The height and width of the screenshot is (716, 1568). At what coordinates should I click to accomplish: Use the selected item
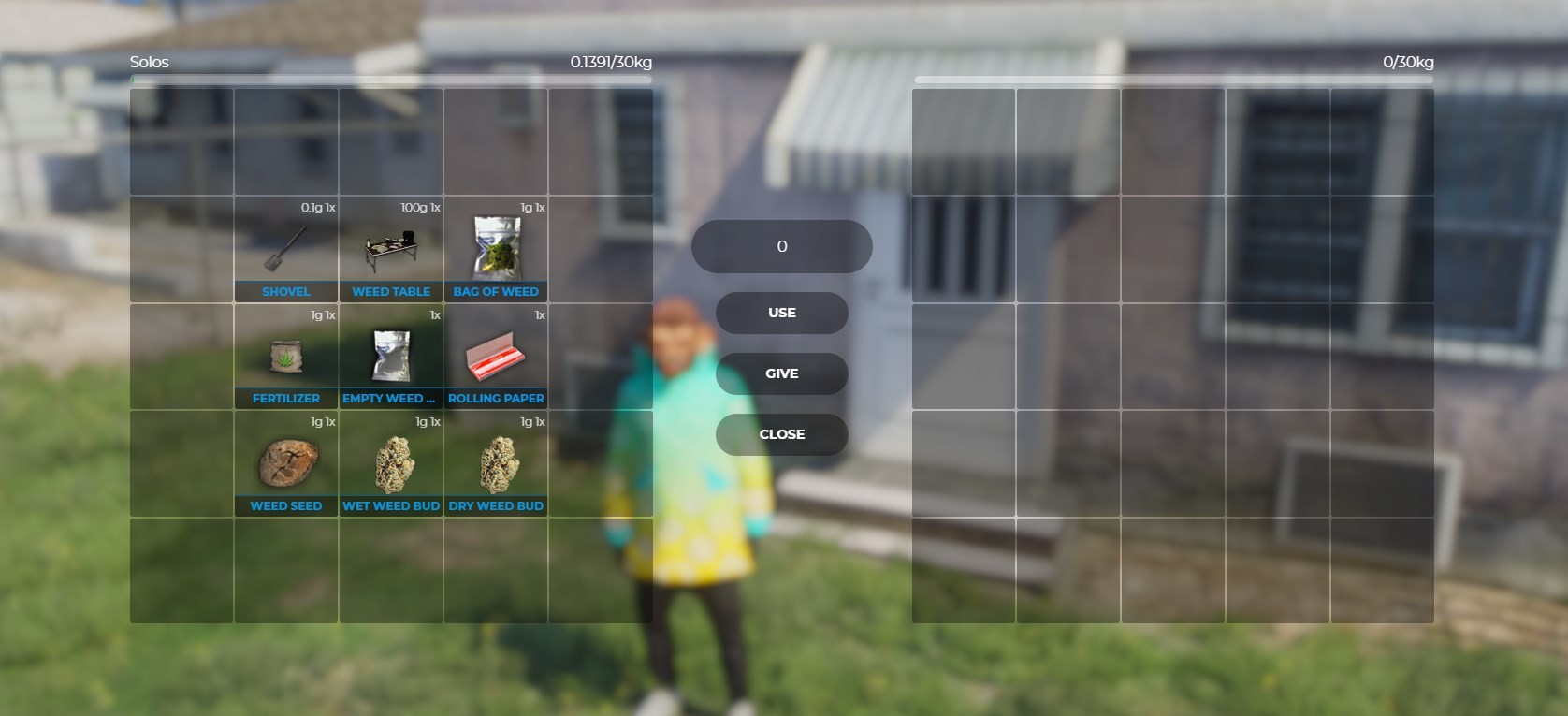782,313
